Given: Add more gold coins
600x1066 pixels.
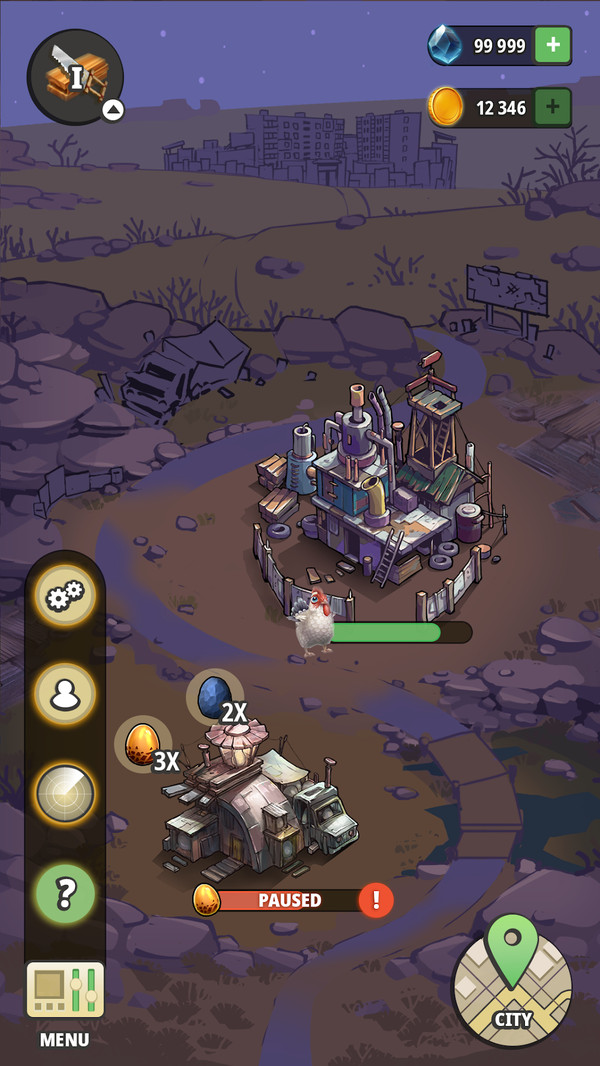Looking at the screenshot, I should coord(553,107).
